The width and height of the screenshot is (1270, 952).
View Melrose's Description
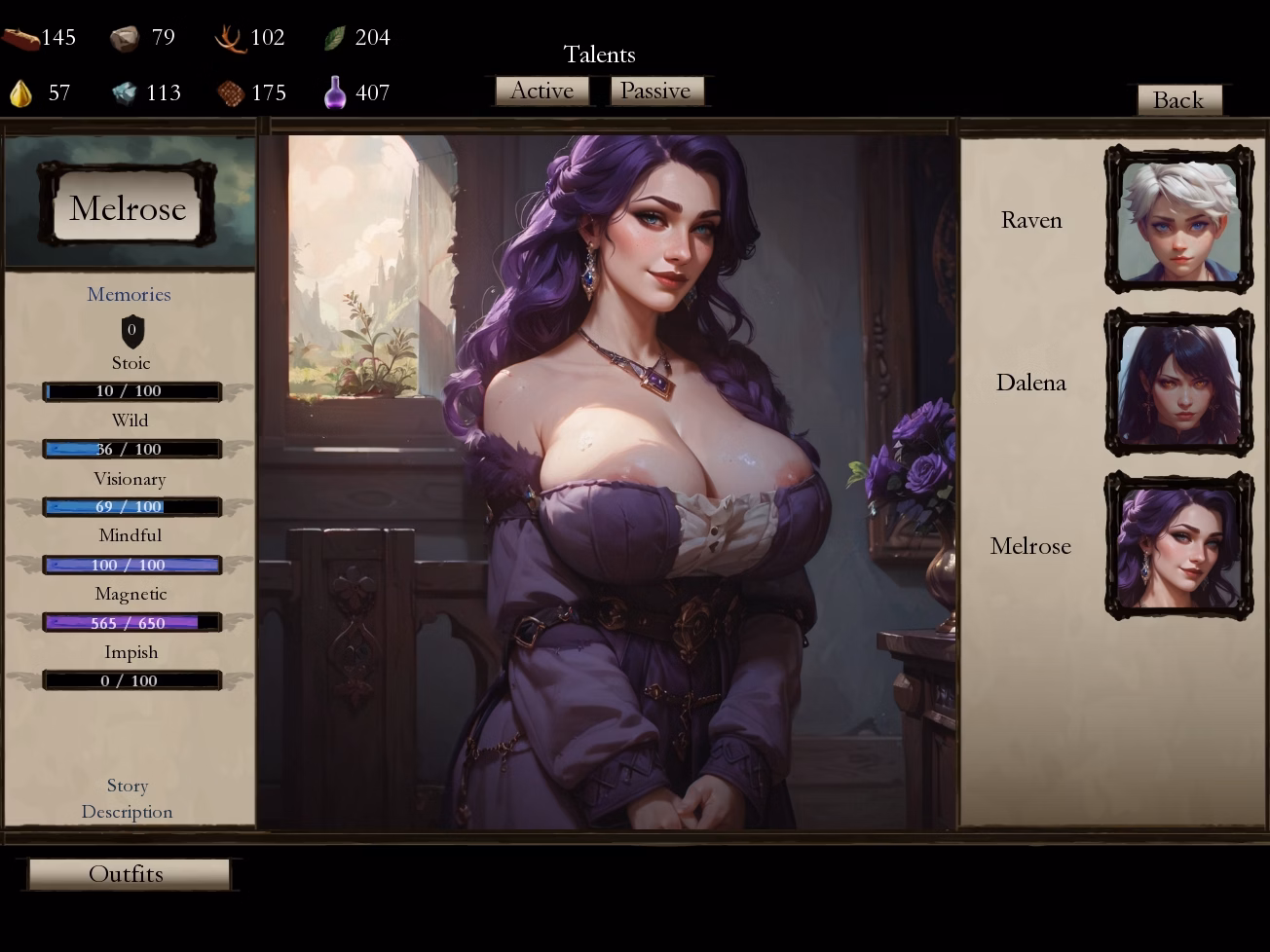[x=127, y=811]
